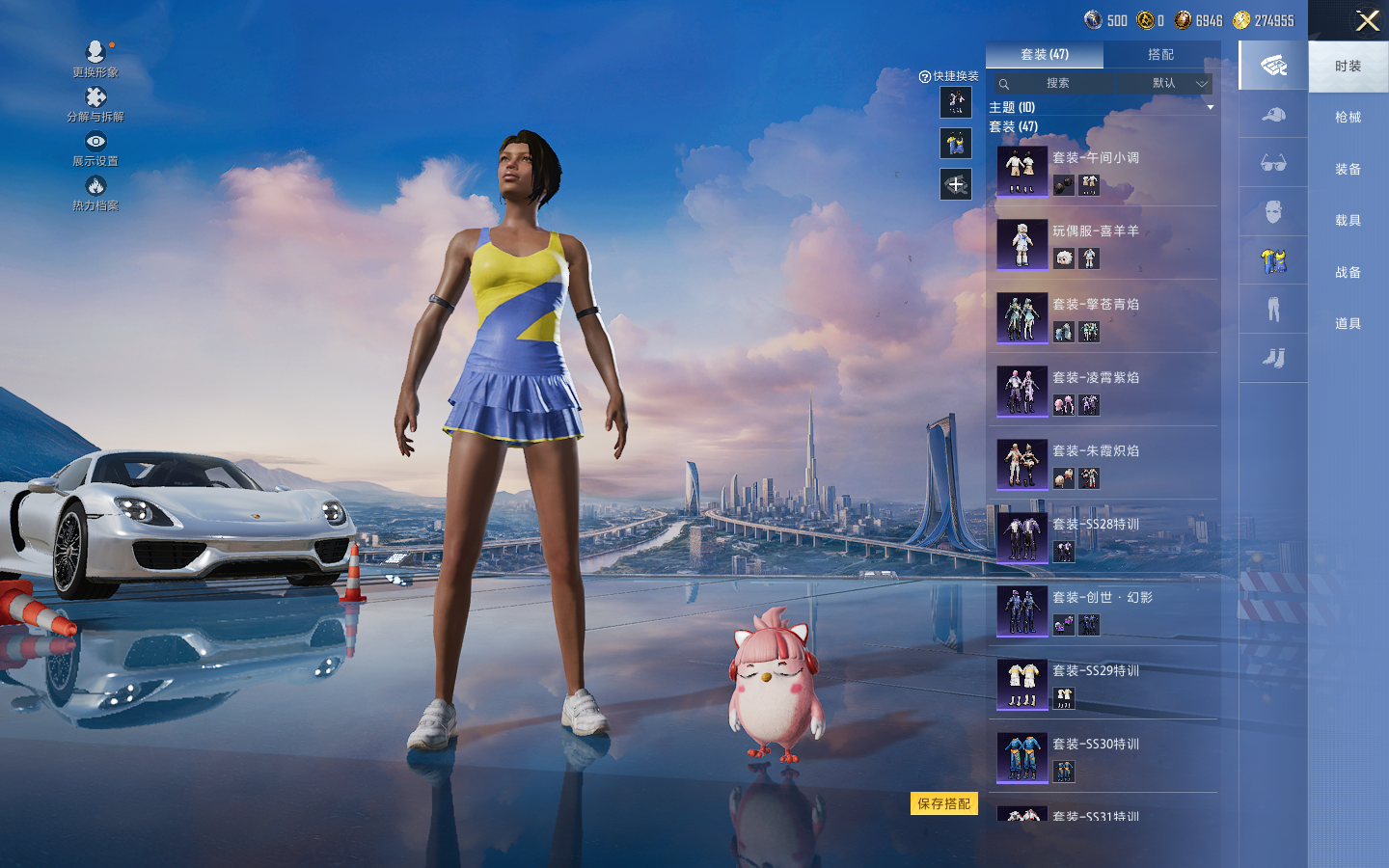Open 展示设置 display settings
Image resolution: width=1389 pixels, height=868 pixels.
95,149
